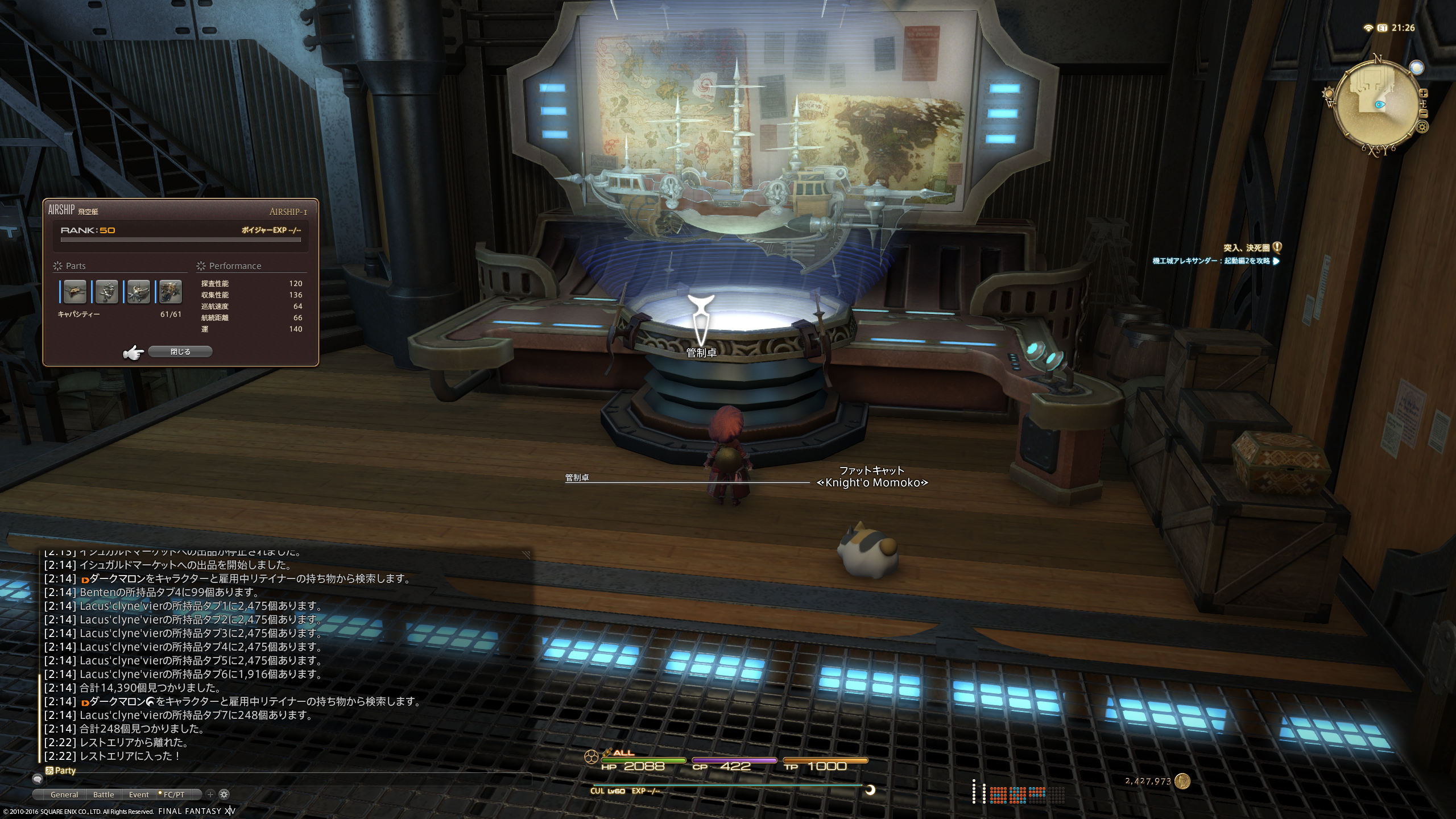Screen dimensions: 1456x819
Task: Zoom in the minimap
Action: click(1424, 93)
